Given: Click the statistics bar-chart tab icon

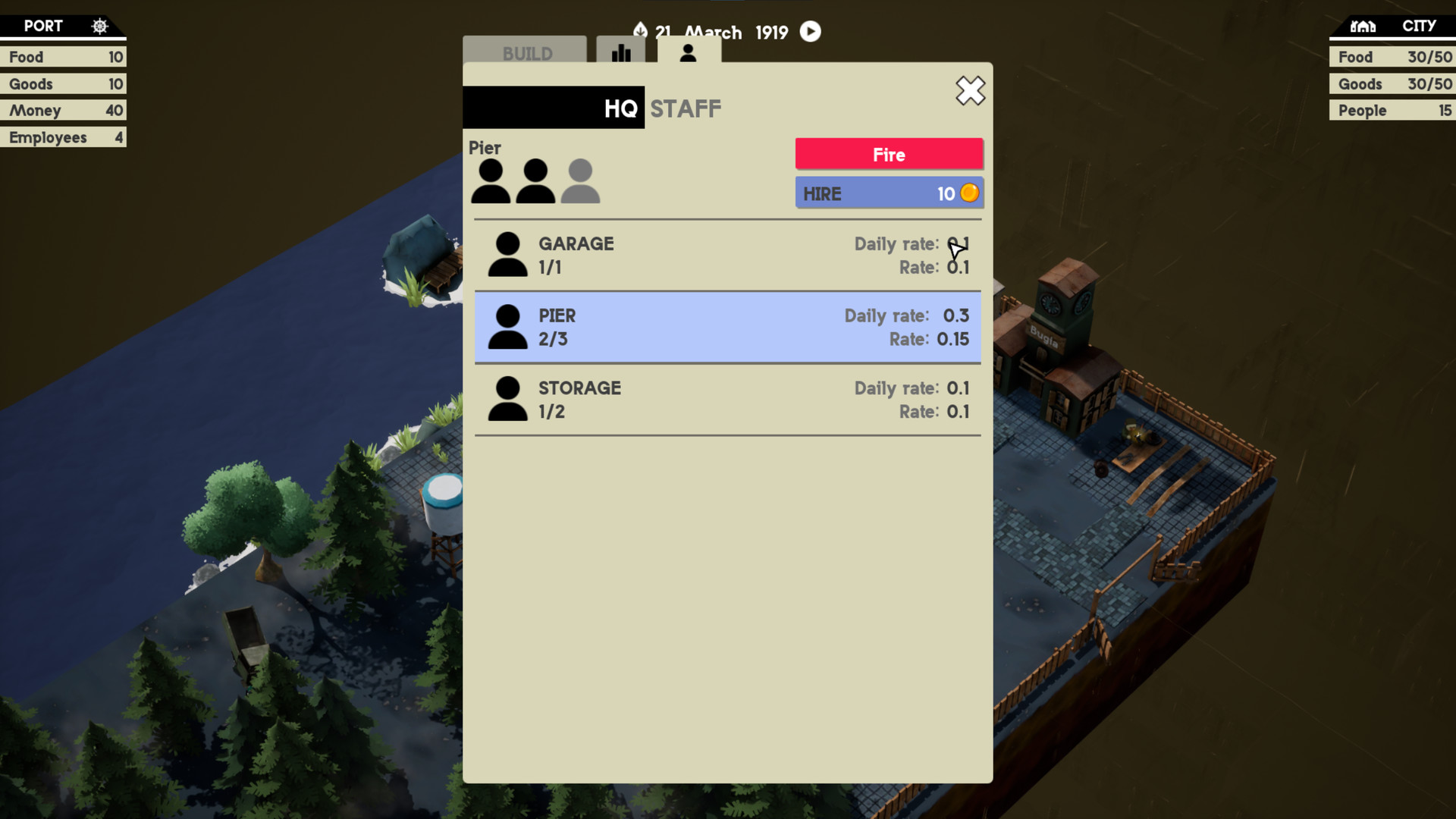Looking at the screenshot, I should coord(621,53).
